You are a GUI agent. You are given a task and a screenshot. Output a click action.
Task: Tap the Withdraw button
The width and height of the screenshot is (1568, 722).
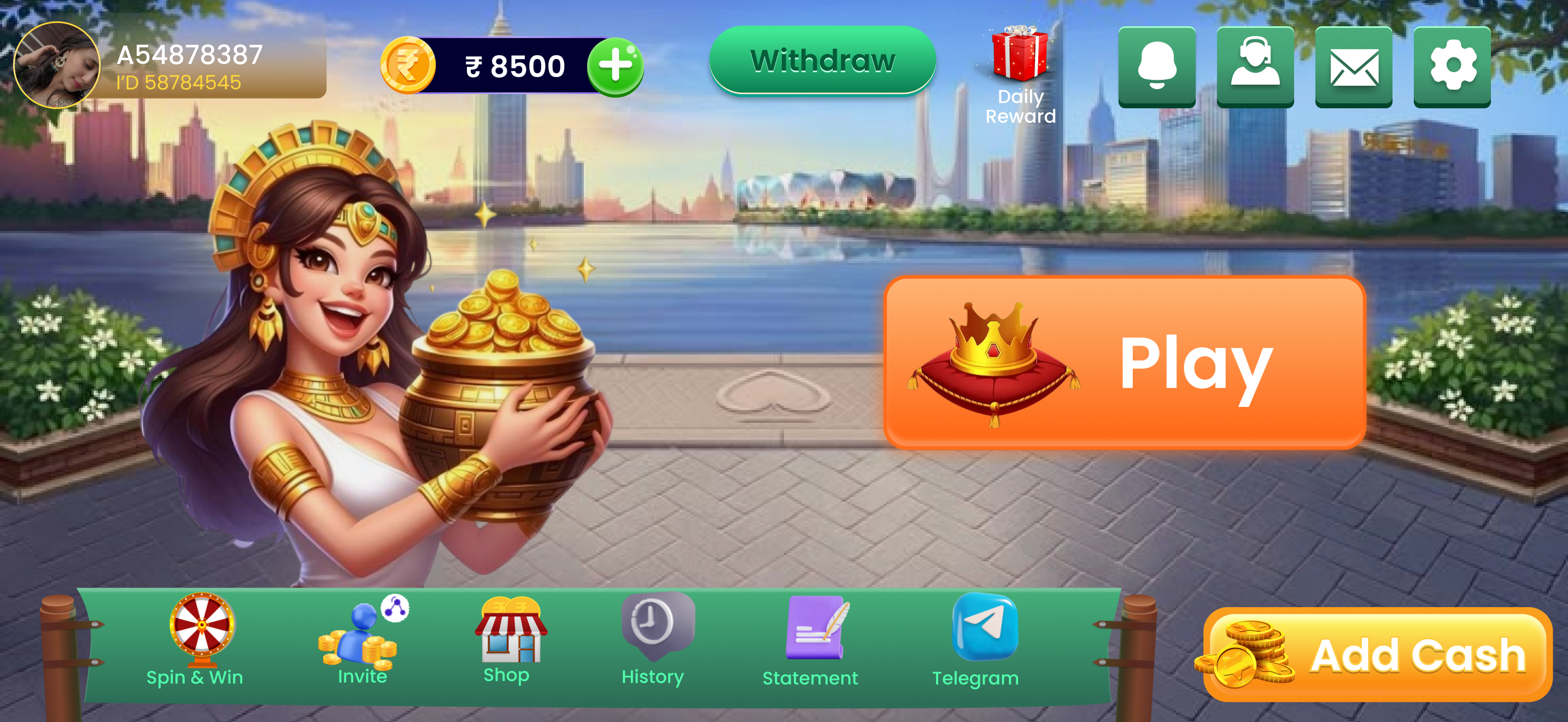(x=823, y=61)
